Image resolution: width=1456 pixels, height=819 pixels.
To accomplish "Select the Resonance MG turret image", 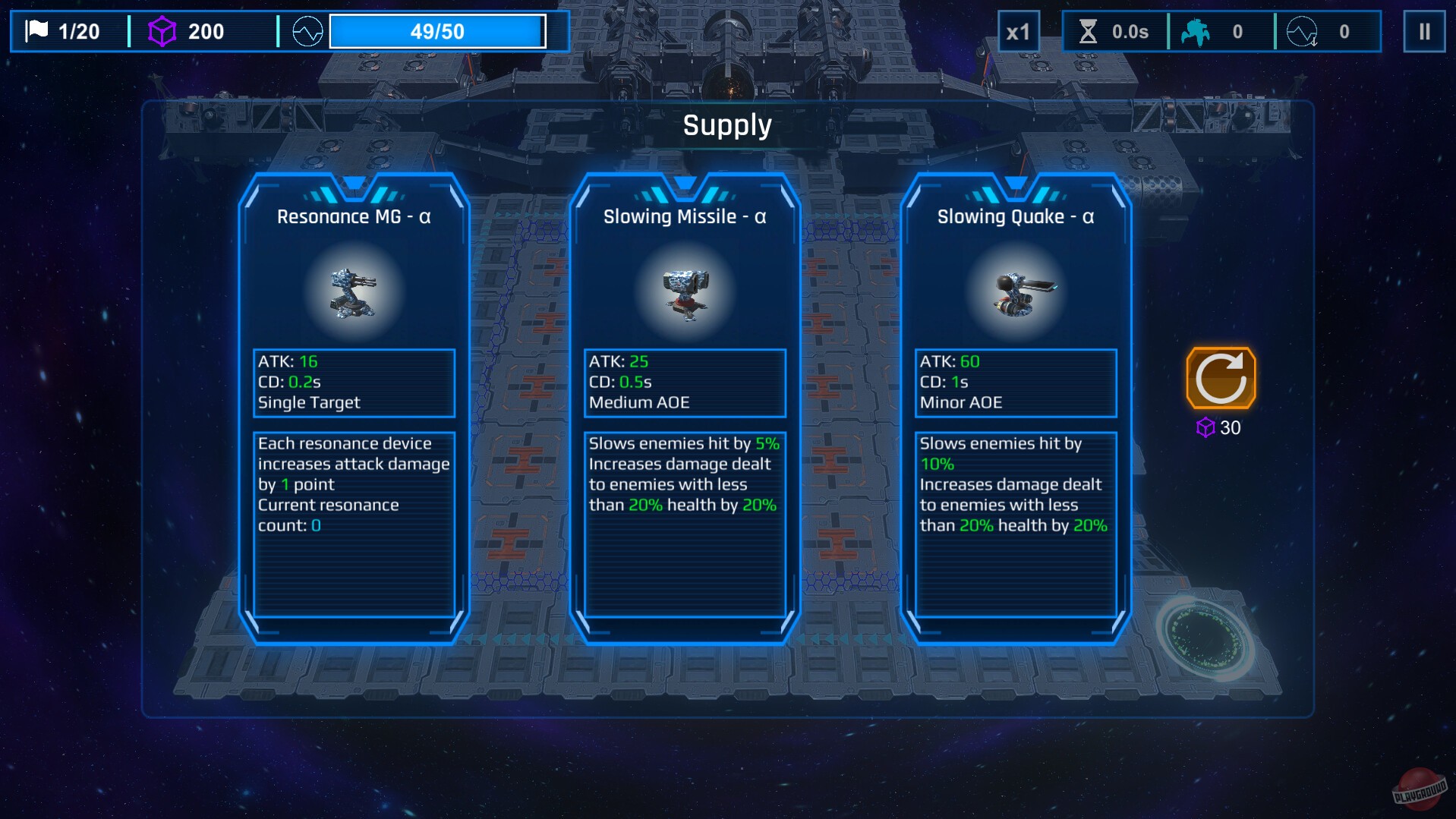I will pos(353,293).
